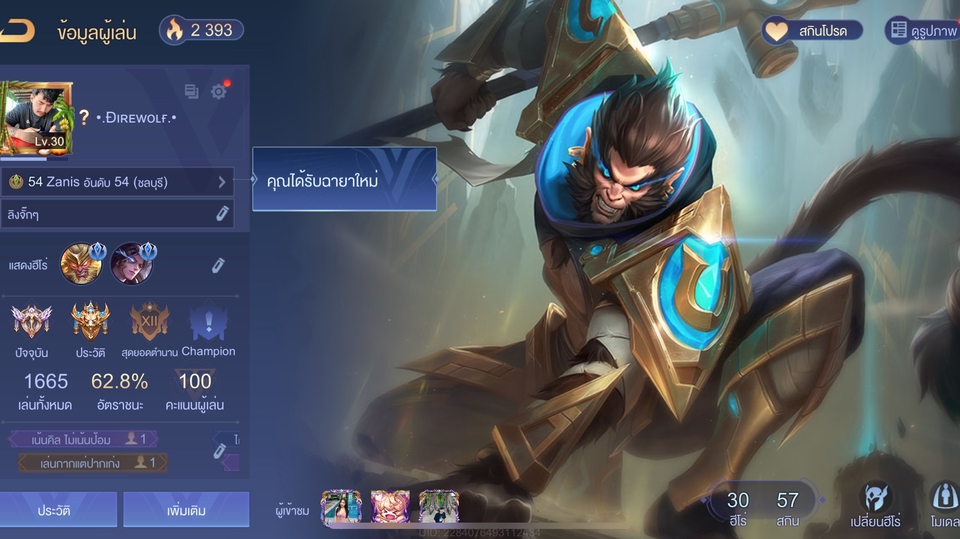Go back using the return arrow
The height and width of the screenshot is (539, 960).
(16, 30)
